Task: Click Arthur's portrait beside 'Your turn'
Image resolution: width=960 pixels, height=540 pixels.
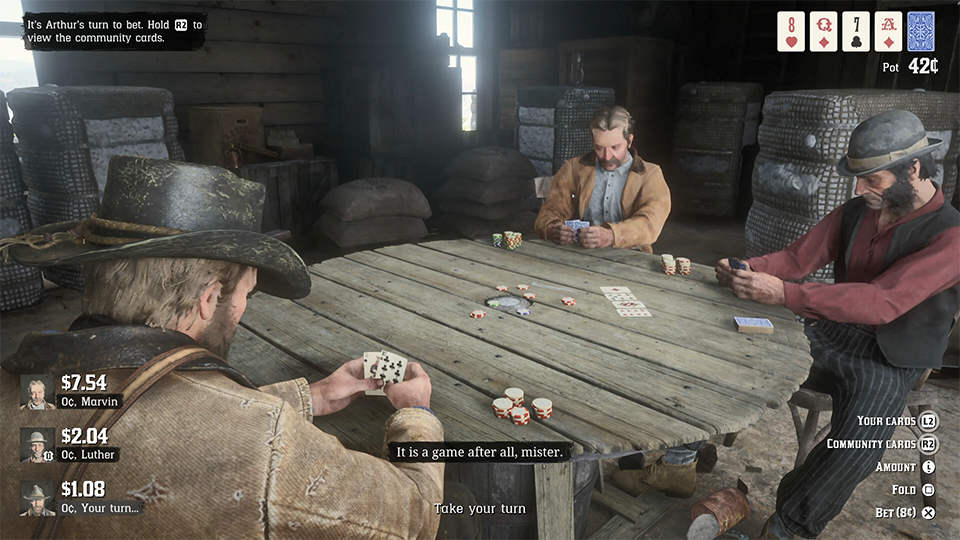Action: coord(38,498)
